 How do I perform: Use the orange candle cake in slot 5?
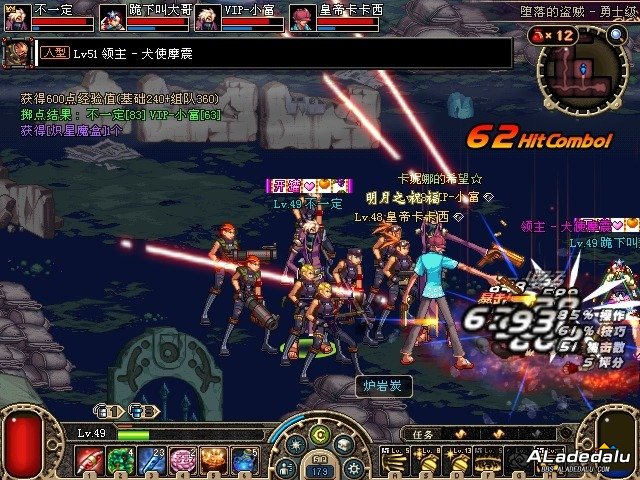212,460
